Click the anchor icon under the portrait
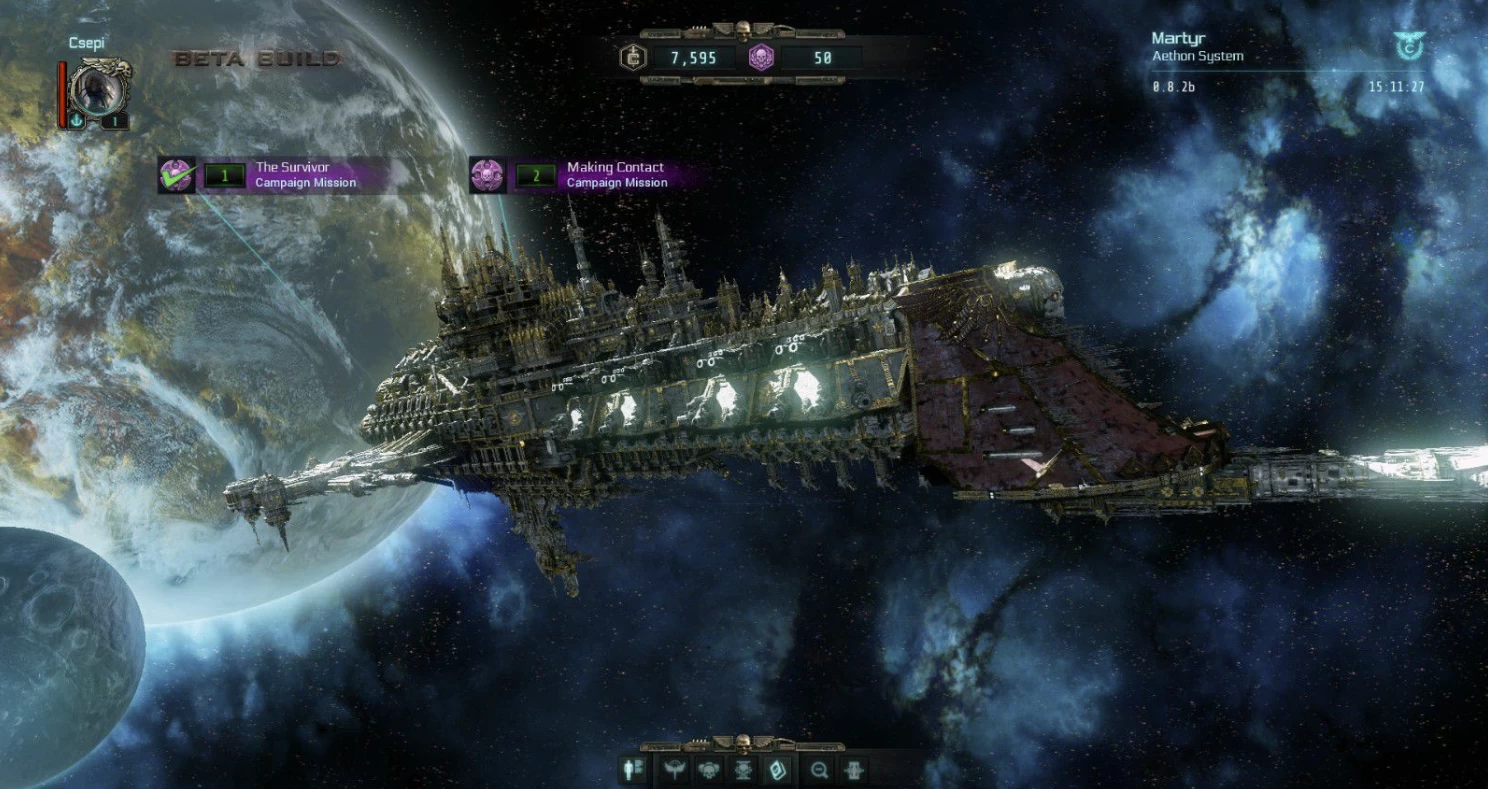This screenshot has width=1488, height=789. (x=77, y=121)
